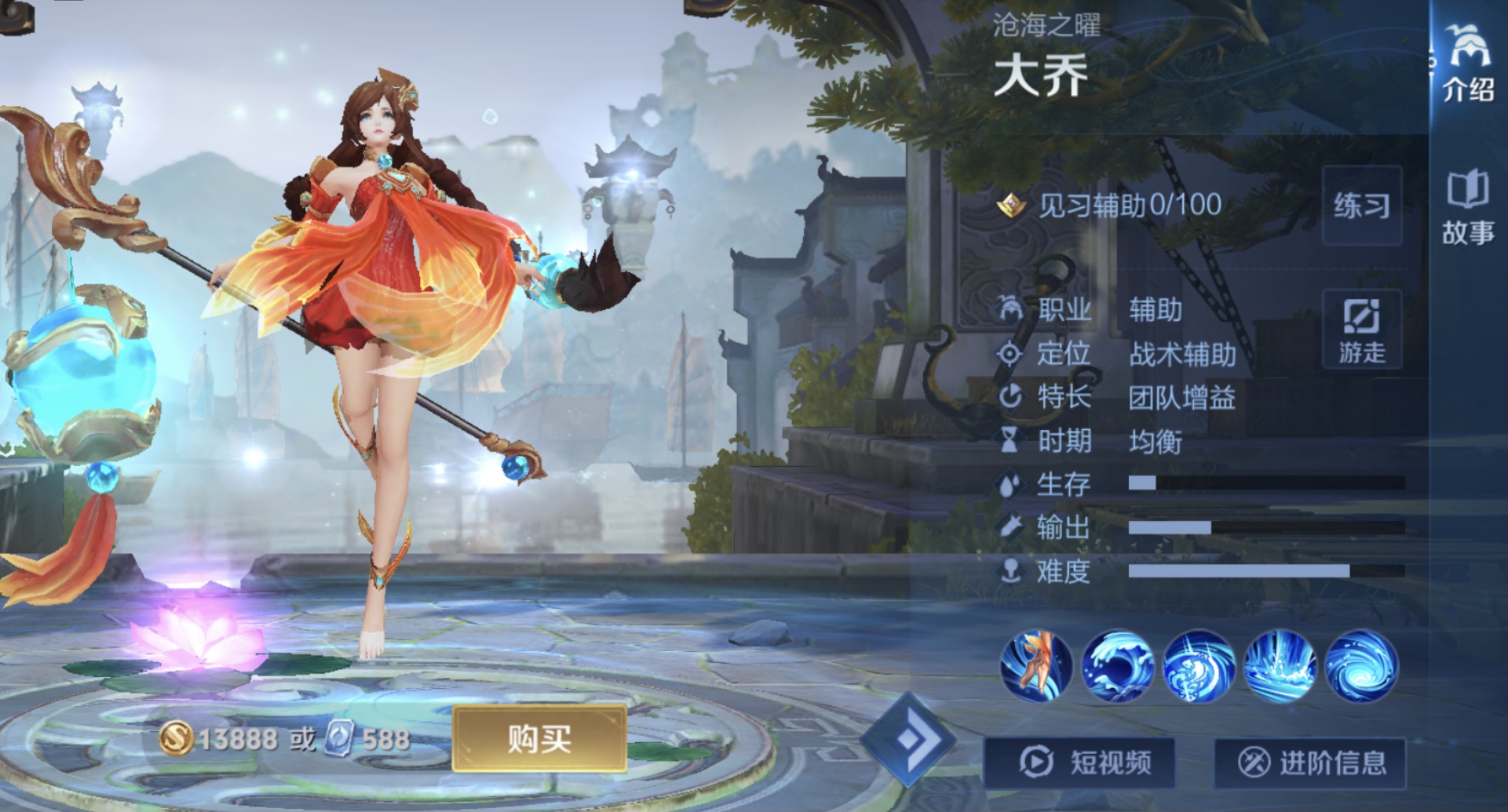View the ocean wave skill icon
Viewport: 1508px width, 812px height.
(1118, 665)
